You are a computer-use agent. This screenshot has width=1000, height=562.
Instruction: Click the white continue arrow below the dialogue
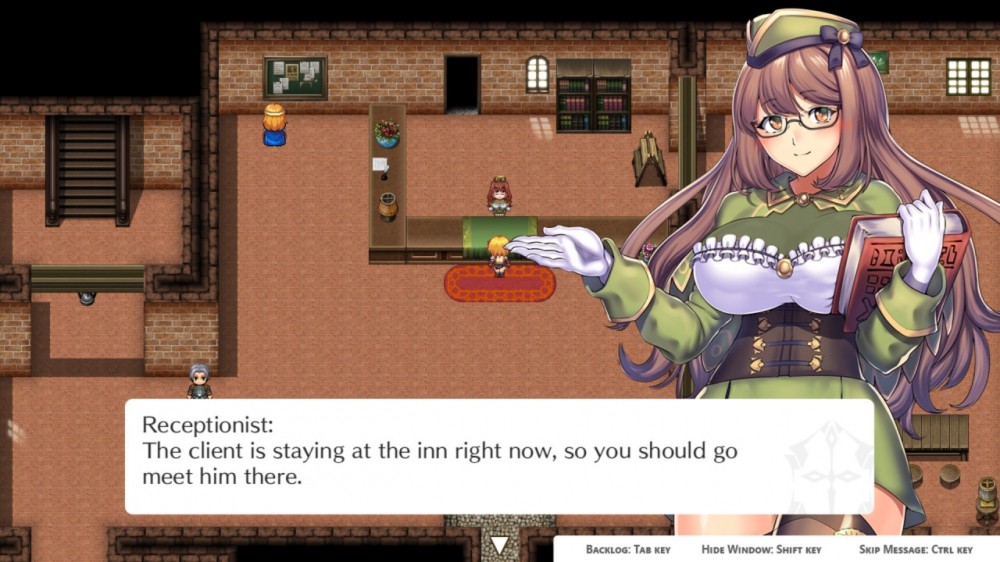point(499,545)
